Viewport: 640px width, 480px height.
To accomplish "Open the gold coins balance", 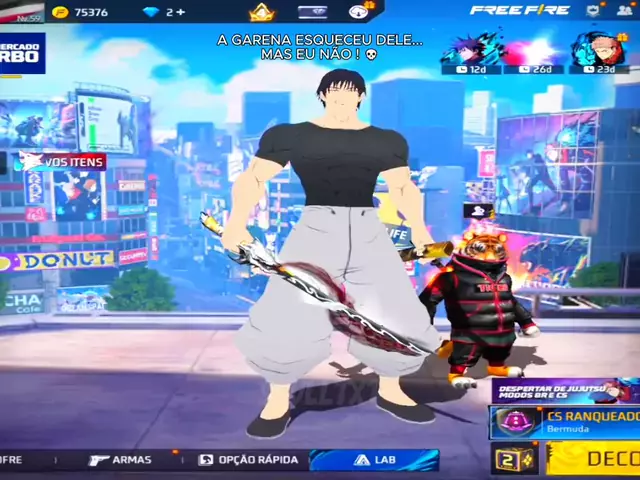I will [x=80, y=12].
